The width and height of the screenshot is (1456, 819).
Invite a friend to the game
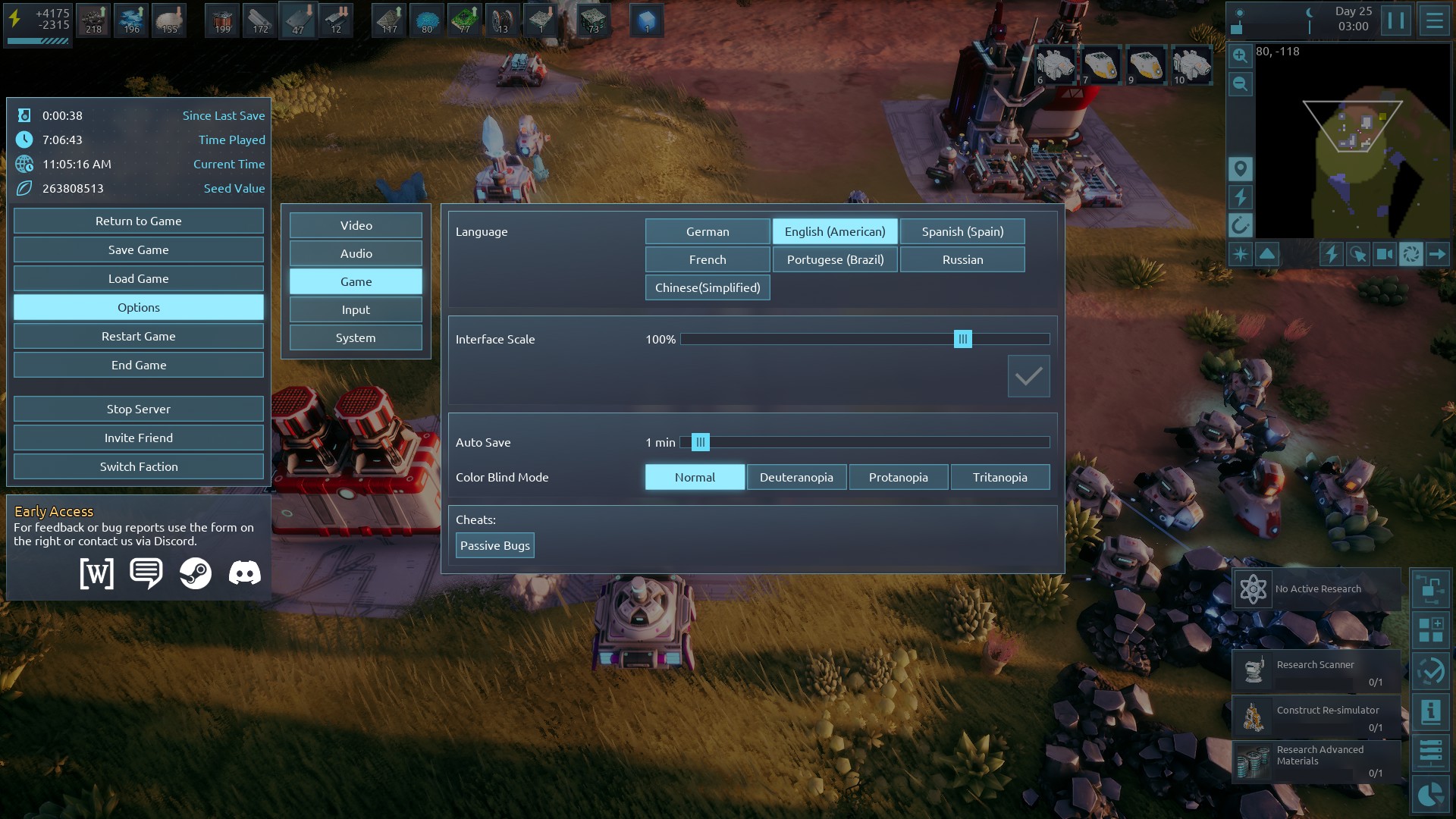138,438
